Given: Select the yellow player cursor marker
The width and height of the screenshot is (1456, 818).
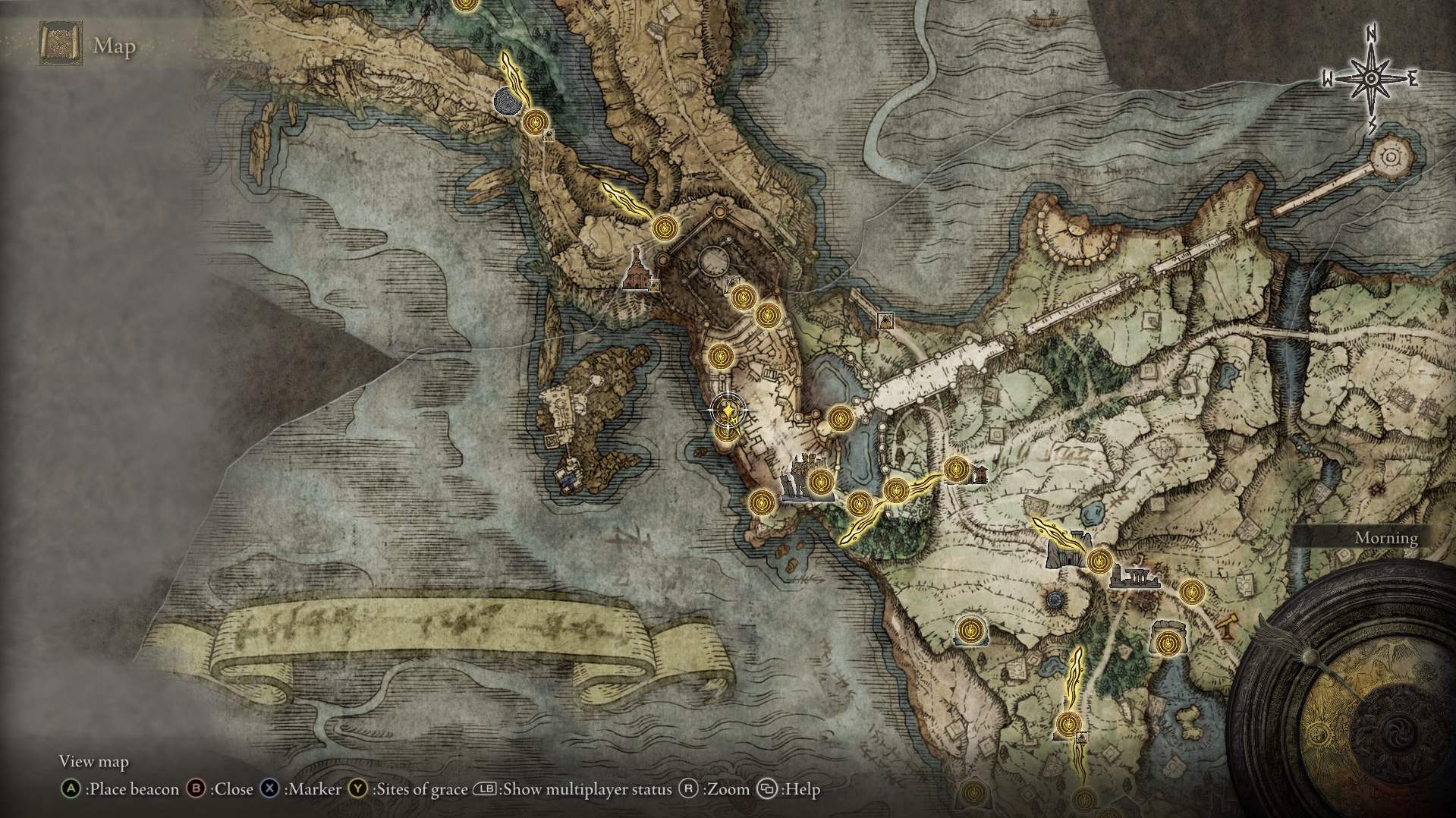Looking at the screenshot, I should pyautogui.click(x=728, y=412).
